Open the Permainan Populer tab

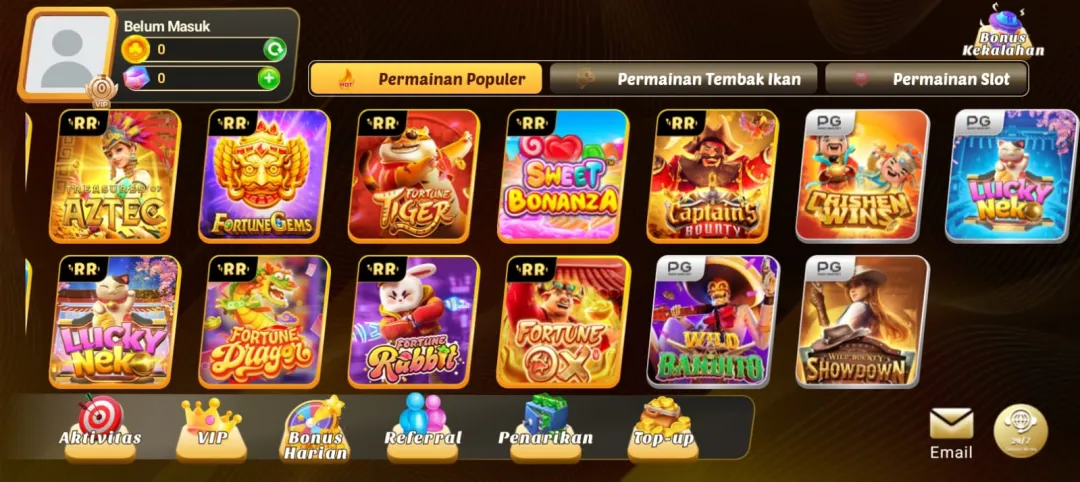pos(425,79)
